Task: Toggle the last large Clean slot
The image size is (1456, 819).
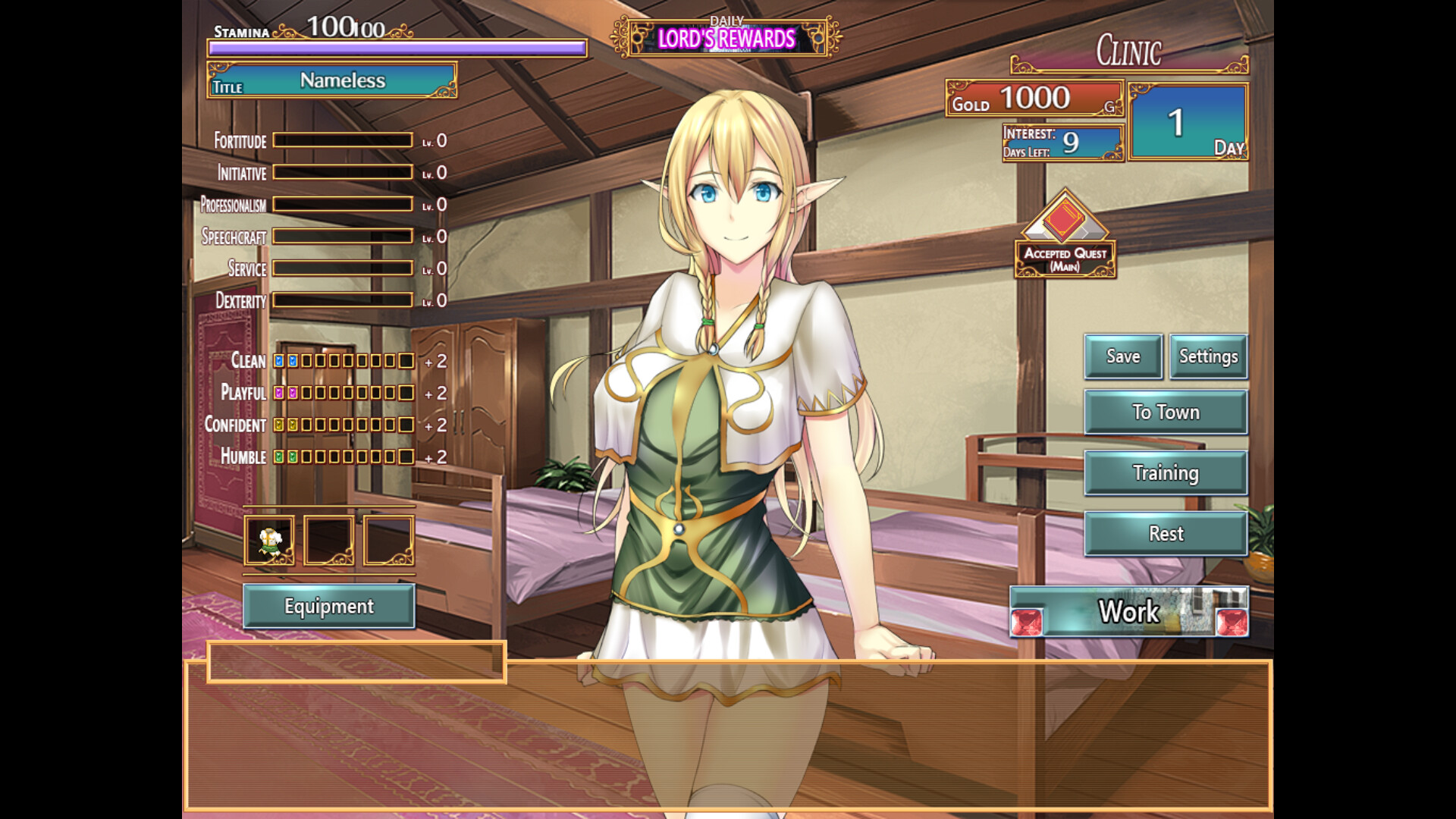Action: 407,362
